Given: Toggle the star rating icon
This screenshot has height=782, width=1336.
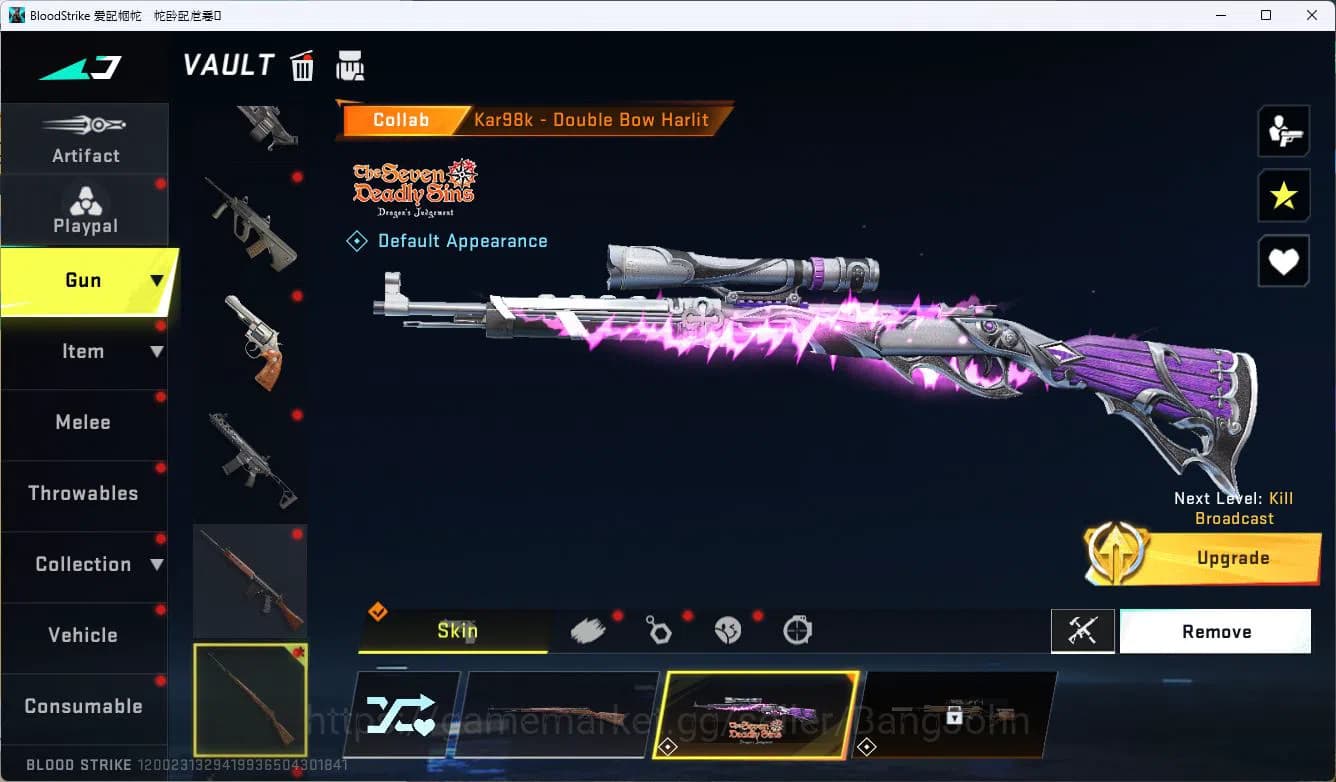Looking at the screenshot, I should [1283, 196].
